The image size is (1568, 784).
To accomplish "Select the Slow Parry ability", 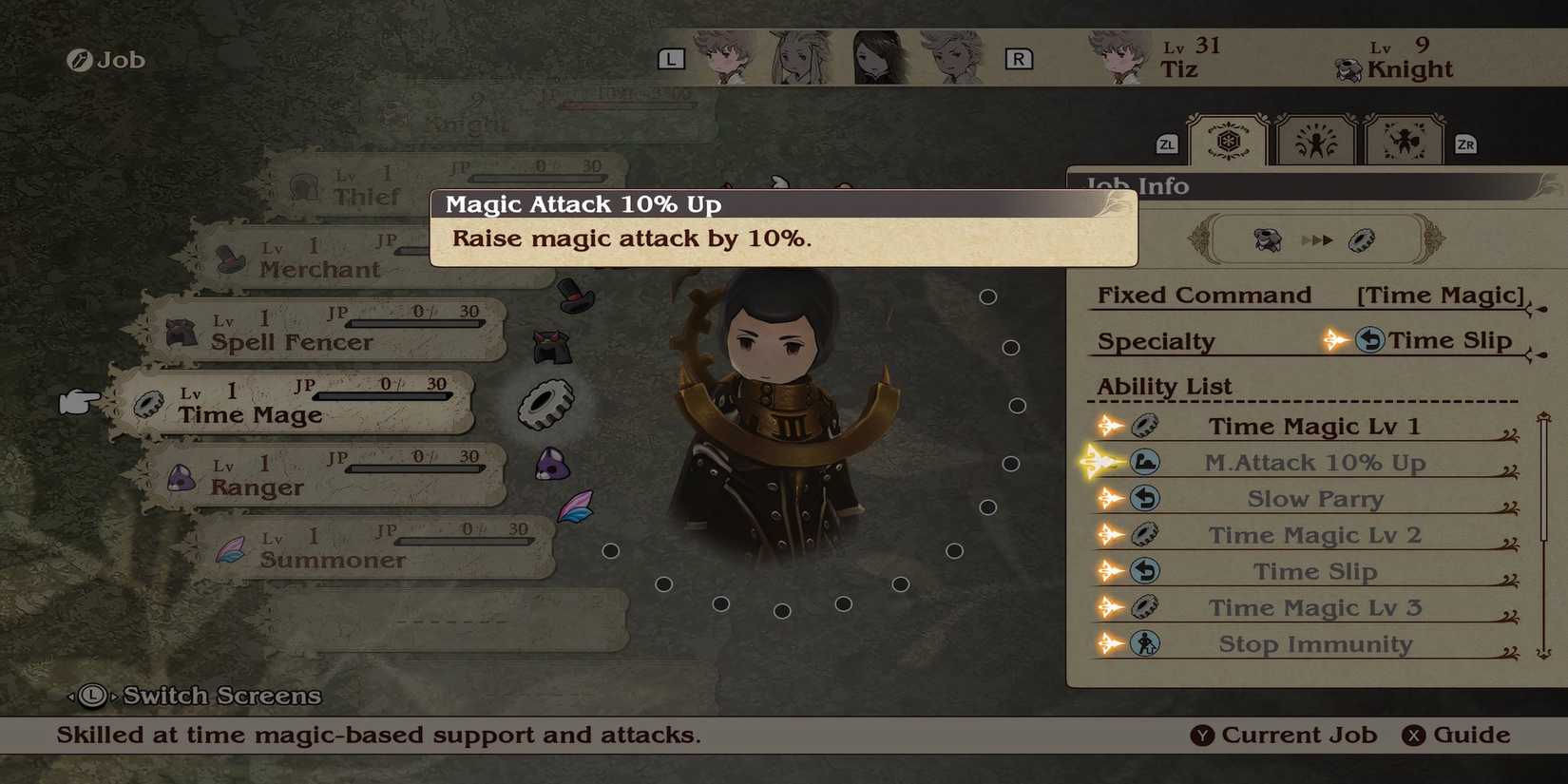I will 1314,499.
